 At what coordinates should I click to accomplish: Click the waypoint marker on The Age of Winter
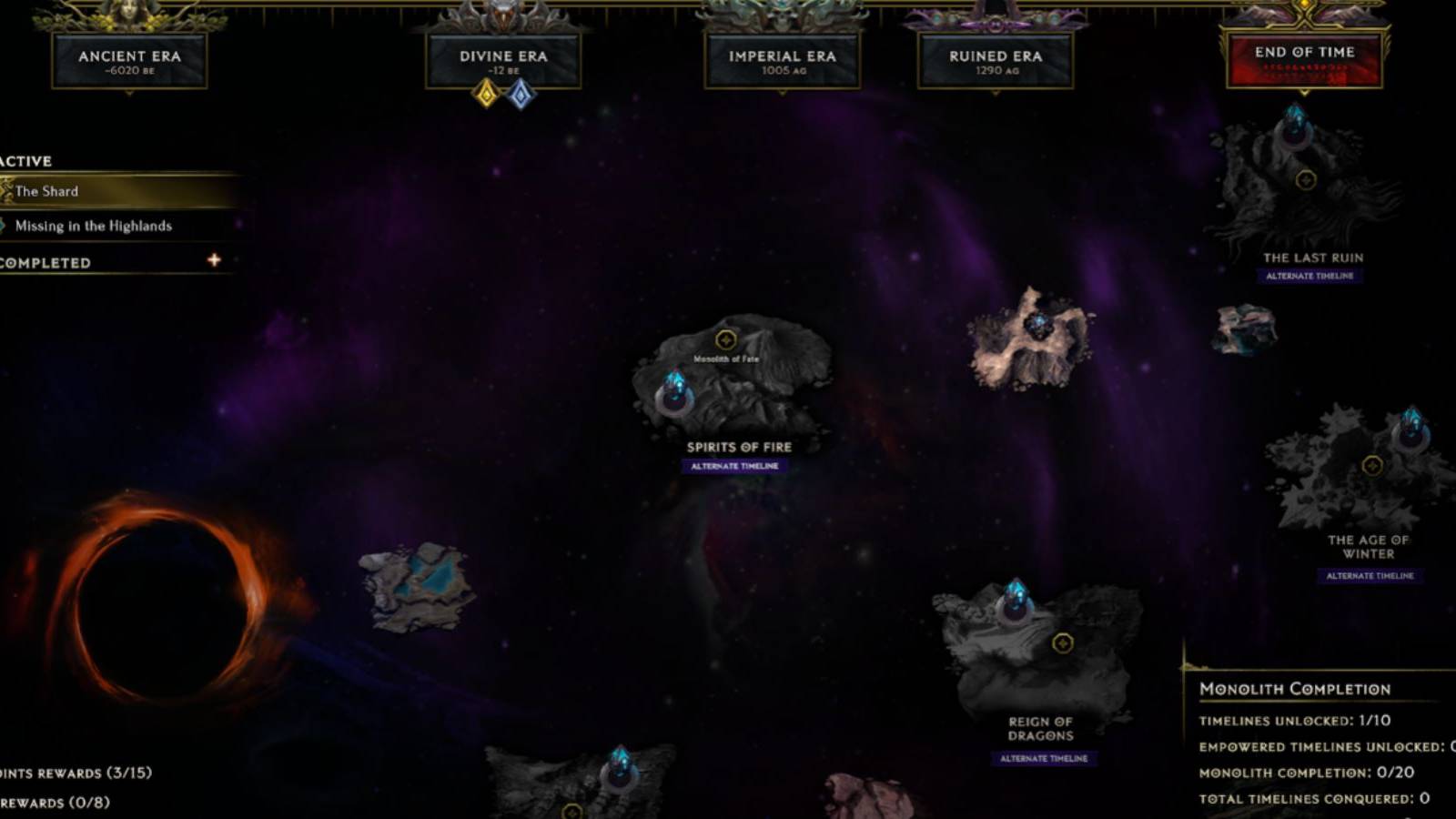1372,467
